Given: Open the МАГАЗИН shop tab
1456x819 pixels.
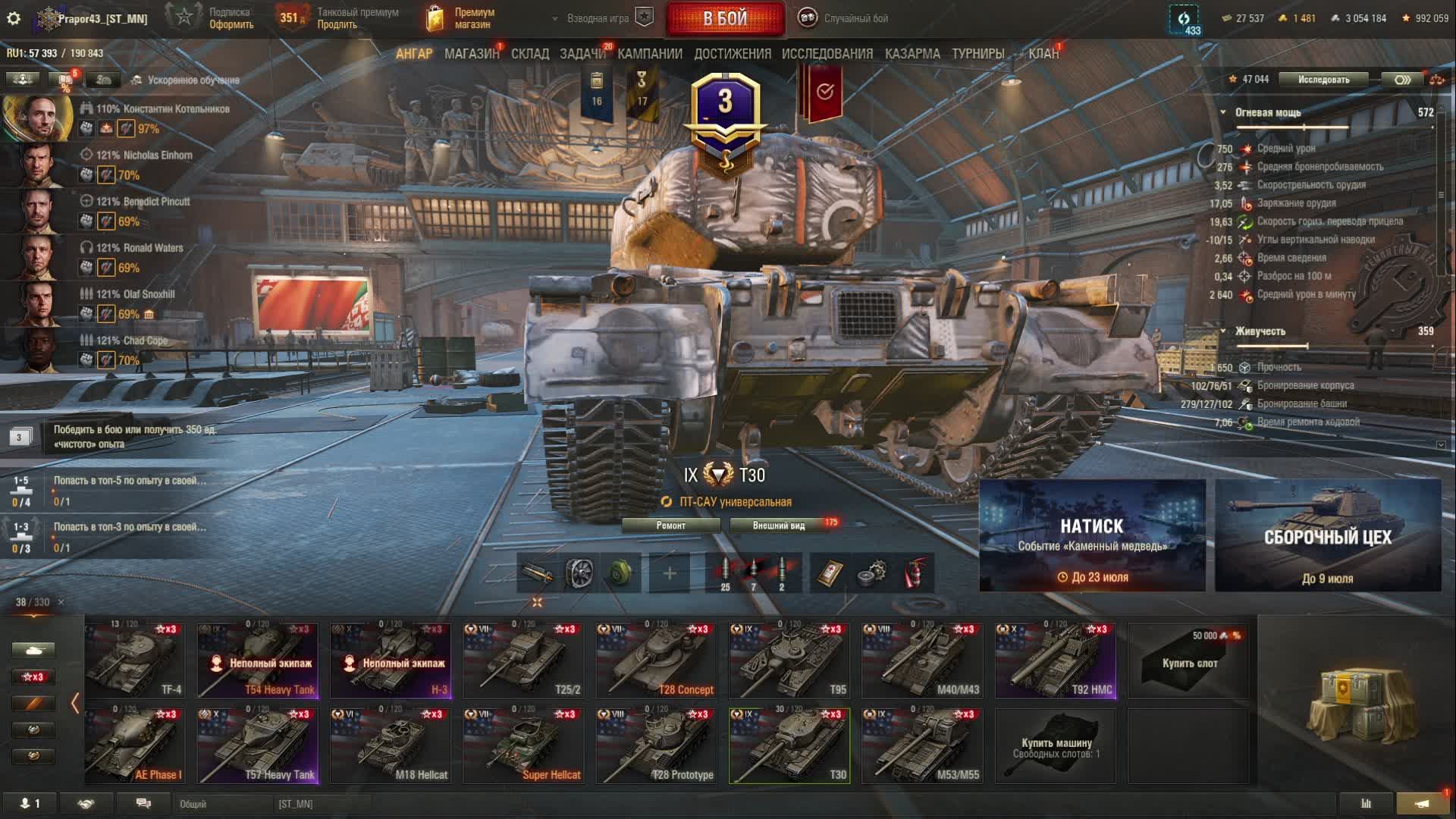Looking at the screenshot, I should [471, 54].
